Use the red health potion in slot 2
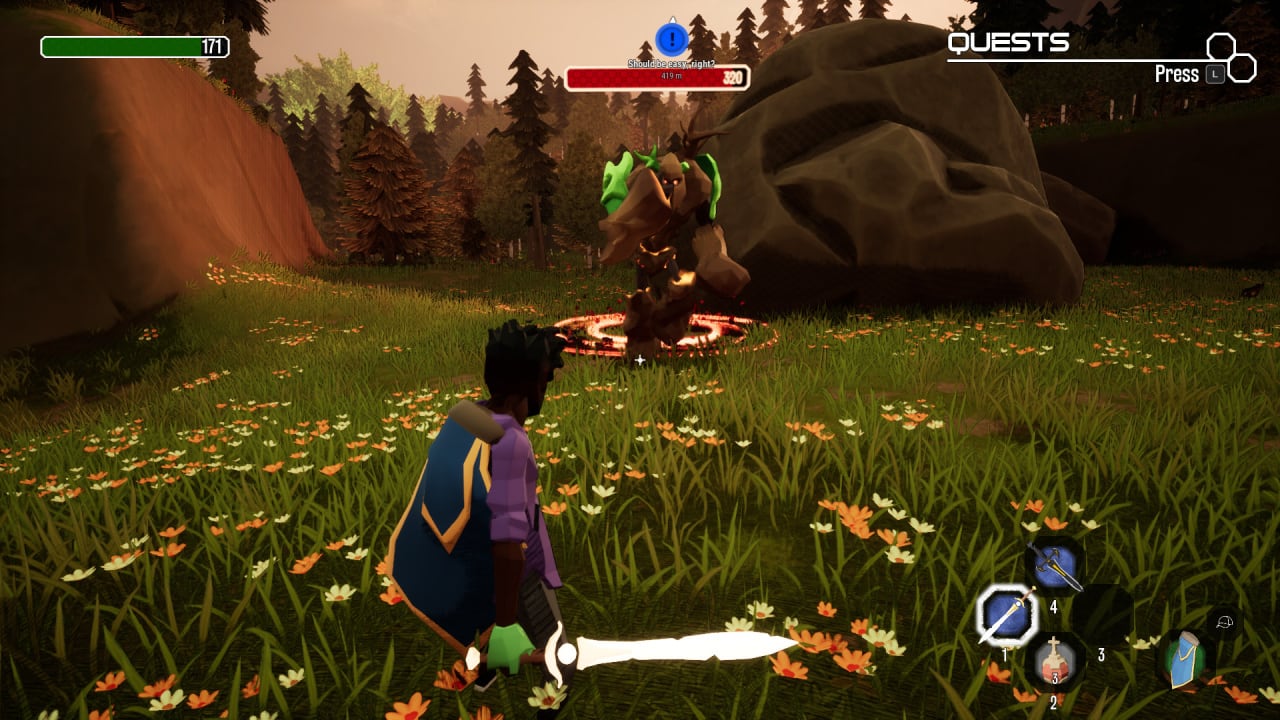 pyautogui.click(x=1053, y=662)
